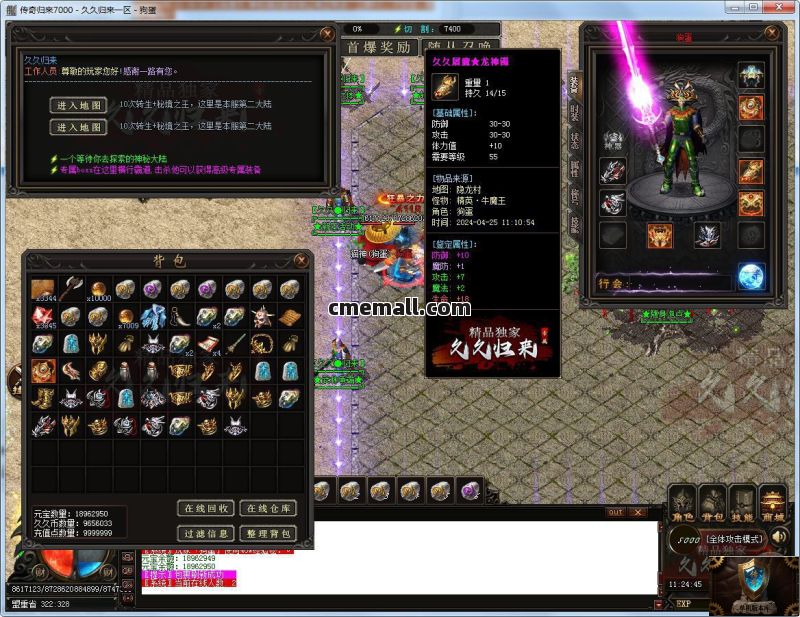Open the 商城 shop icon

click(772, 503)
